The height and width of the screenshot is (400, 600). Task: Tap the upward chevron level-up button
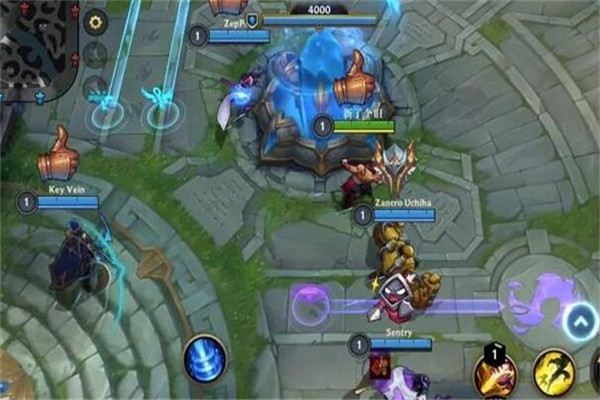click(579, 322)
